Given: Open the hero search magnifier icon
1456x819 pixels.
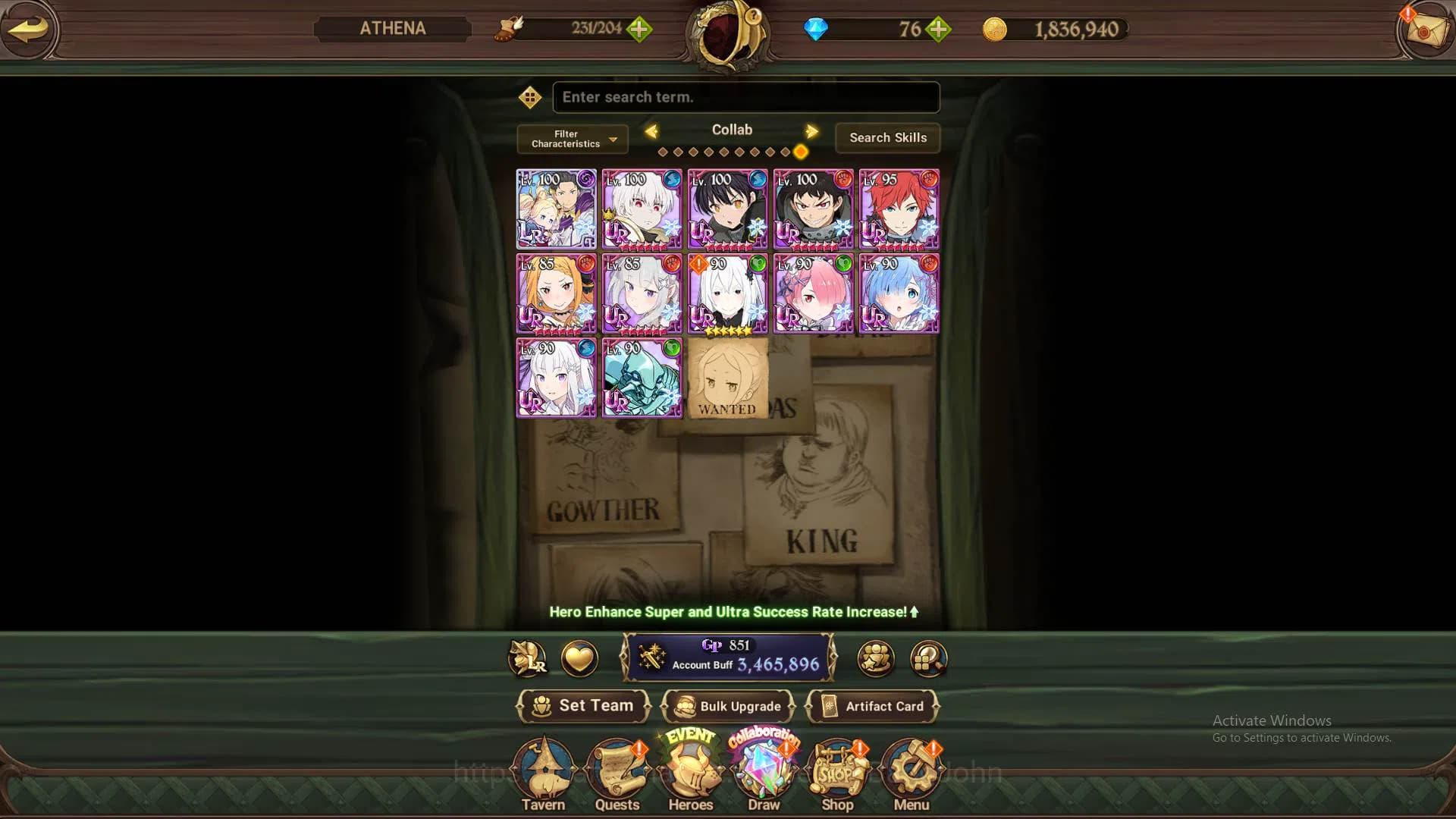Looking at the screenshot, I should (927, 659).
